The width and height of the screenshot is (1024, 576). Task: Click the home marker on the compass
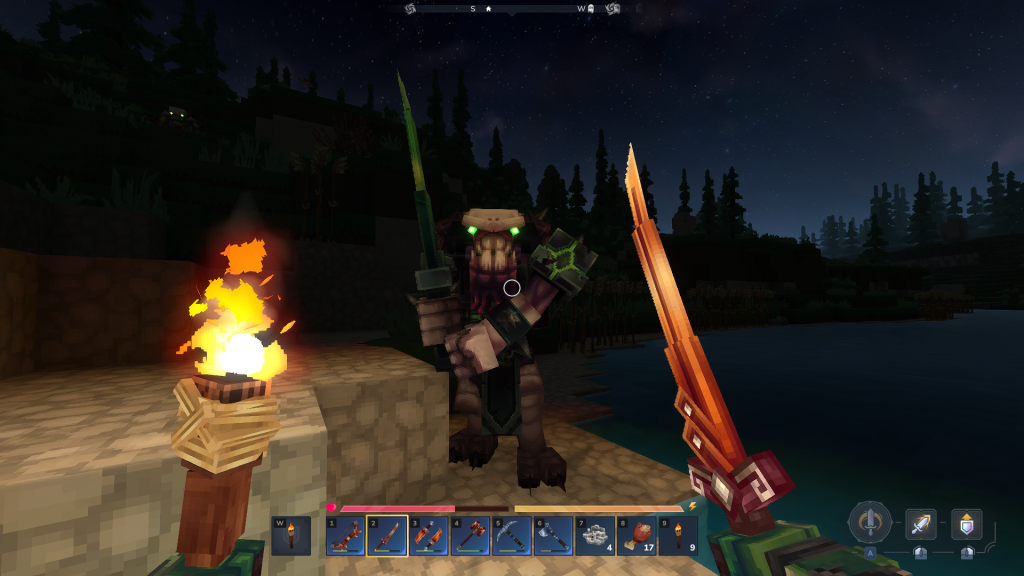coord(489,8)
